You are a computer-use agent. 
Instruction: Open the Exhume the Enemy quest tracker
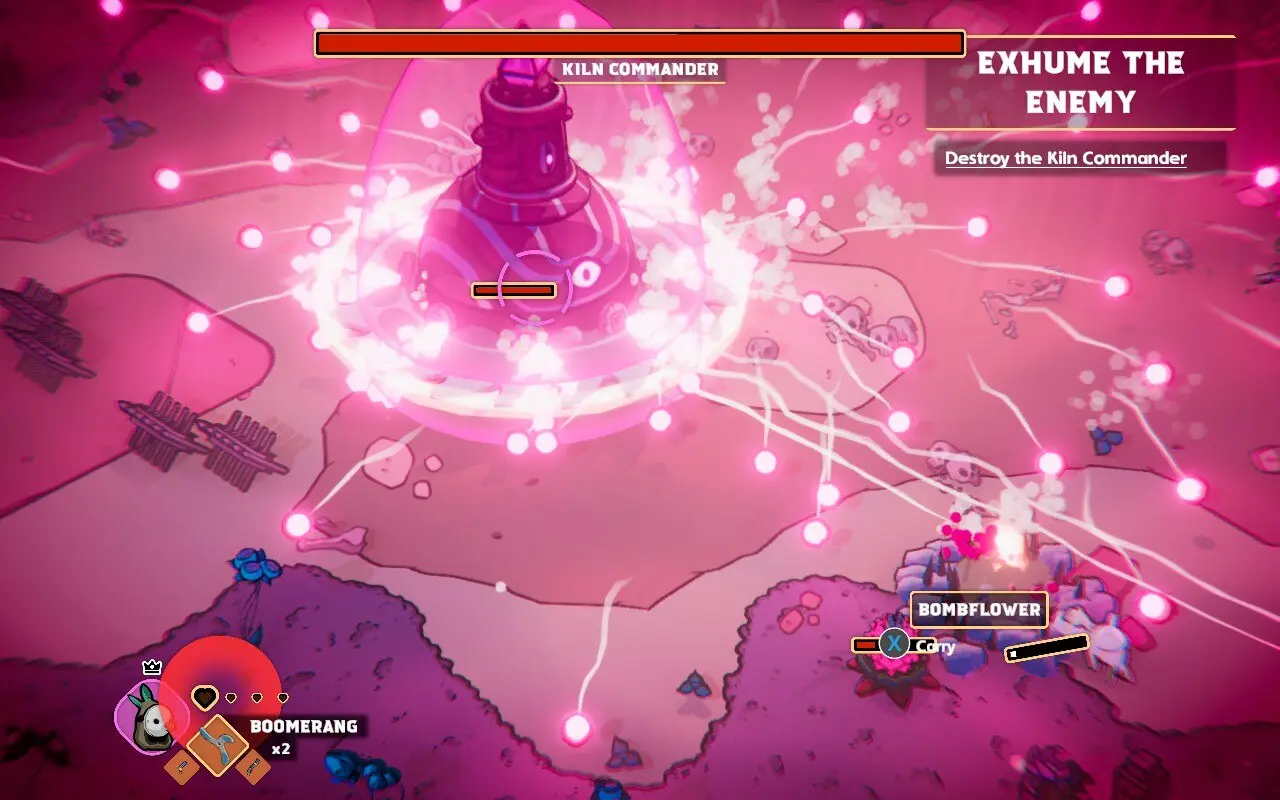[1080, 83]
